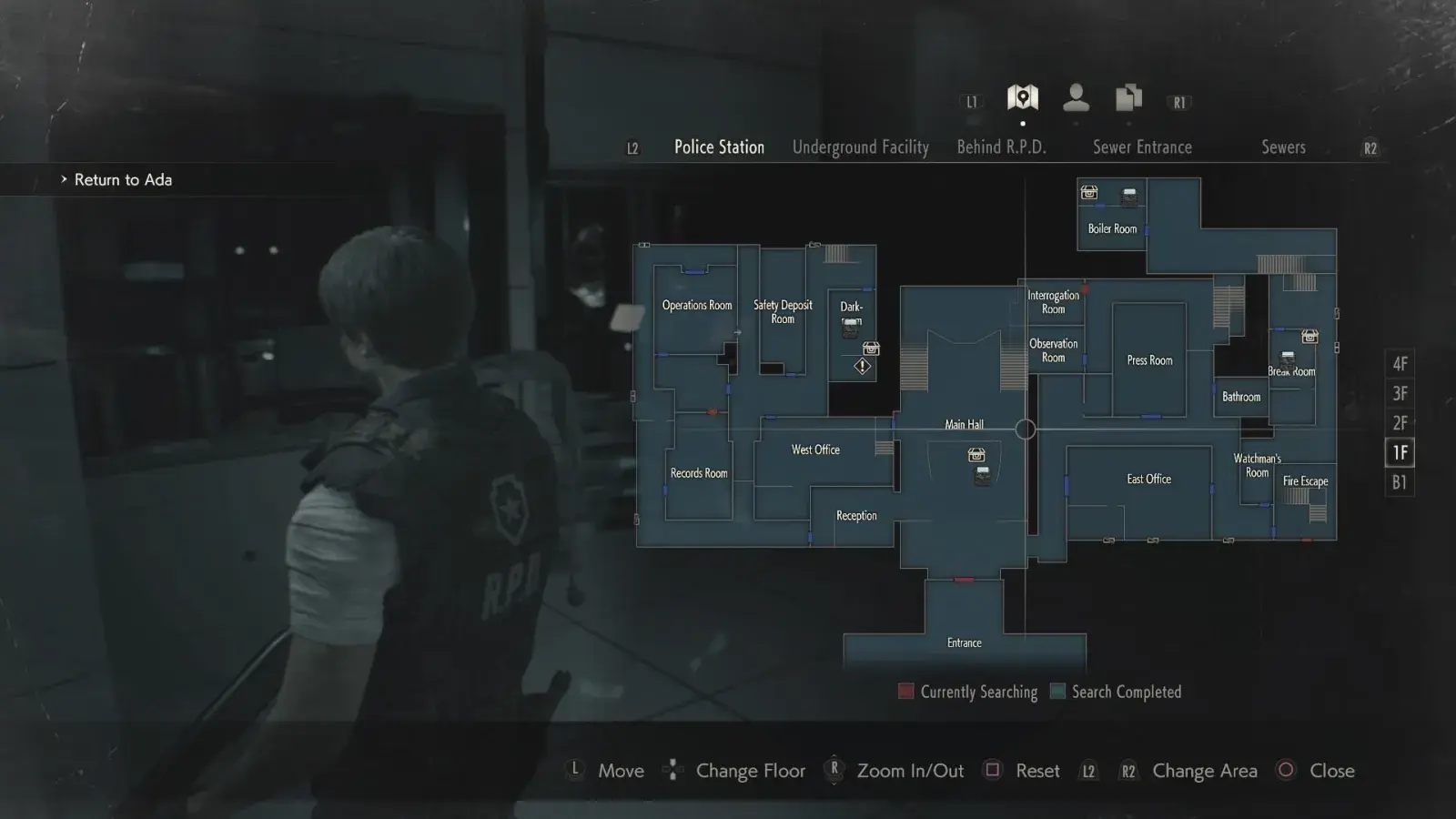Open the files documents icon
1456x819 pixels.
(1128, 97)
